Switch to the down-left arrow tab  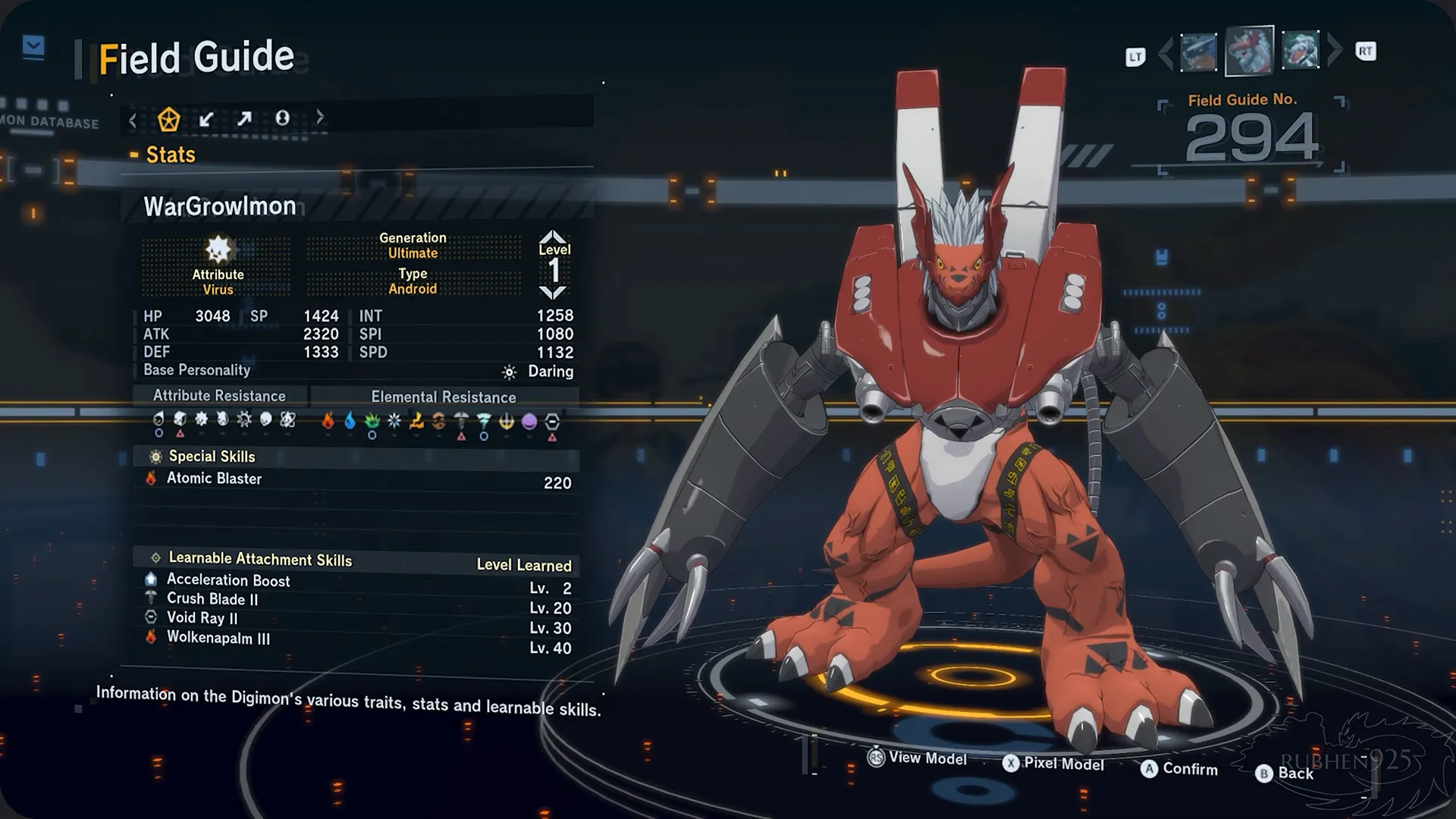coord(206,119)
